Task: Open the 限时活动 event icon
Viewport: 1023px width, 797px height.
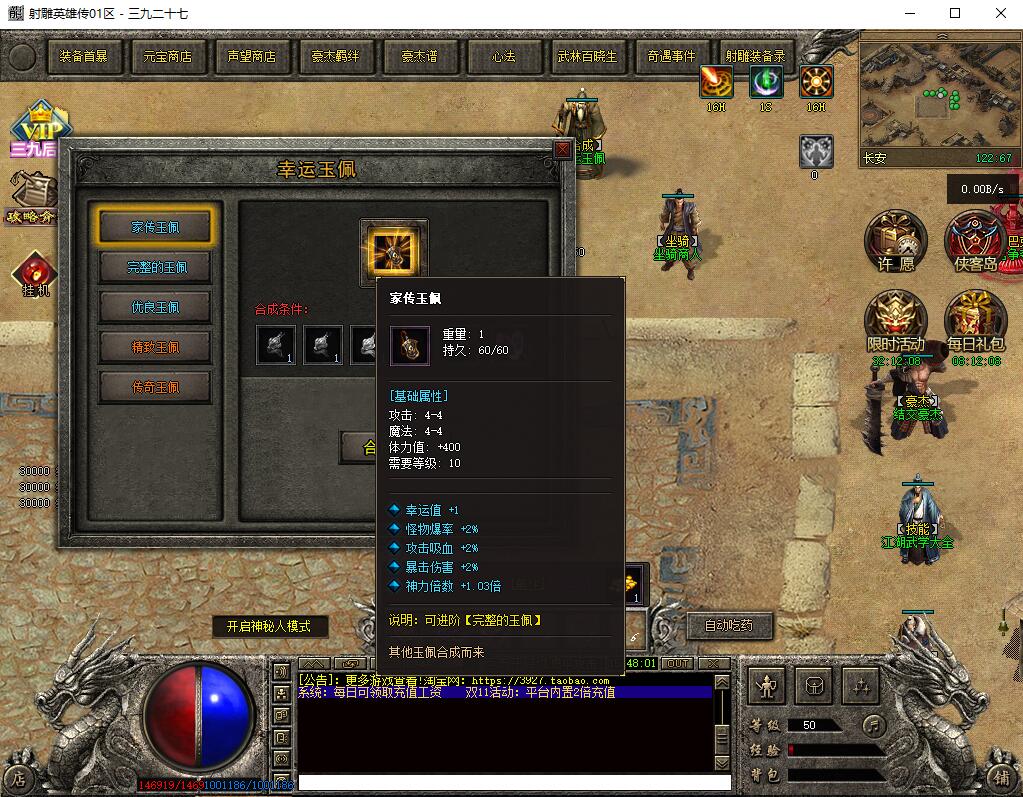Action: [895, 320]
